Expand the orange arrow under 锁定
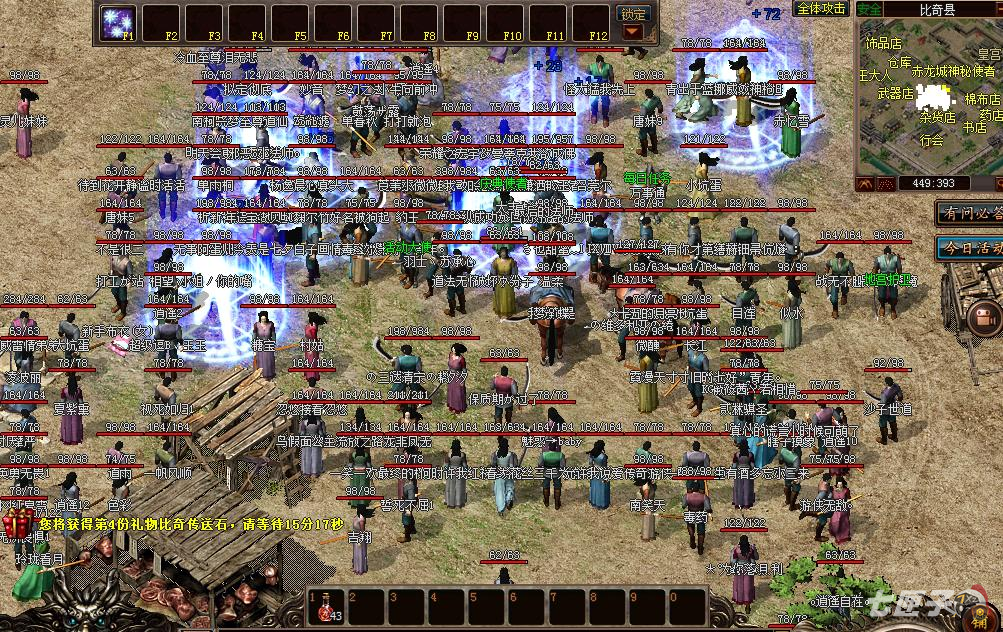Screen dimensions: 1003x632 point(633,32)
